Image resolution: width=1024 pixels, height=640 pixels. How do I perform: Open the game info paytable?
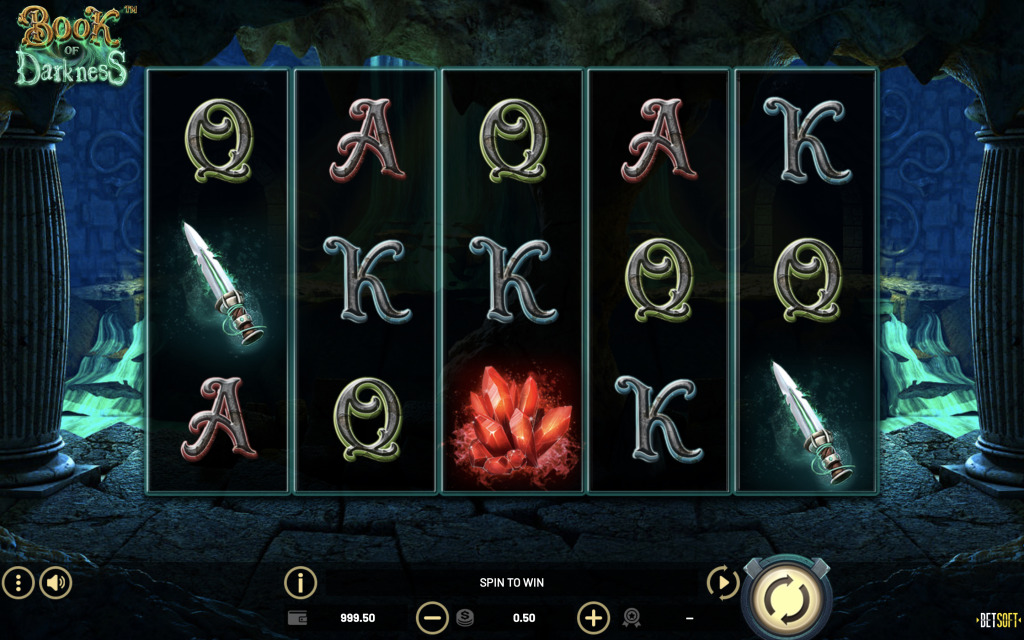pyautogui.click(x=300, y=582)
